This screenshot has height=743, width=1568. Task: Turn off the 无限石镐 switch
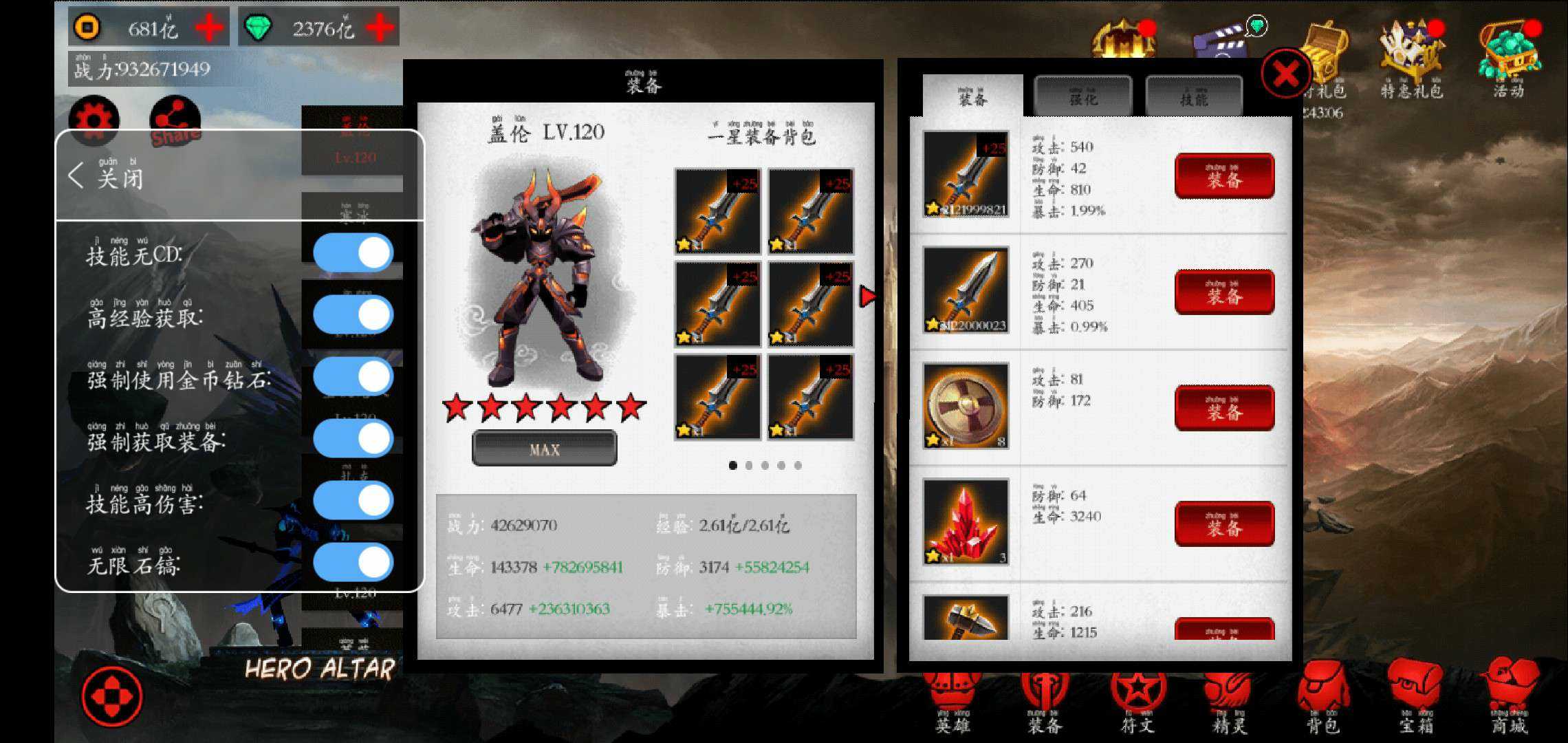(353, 561)
